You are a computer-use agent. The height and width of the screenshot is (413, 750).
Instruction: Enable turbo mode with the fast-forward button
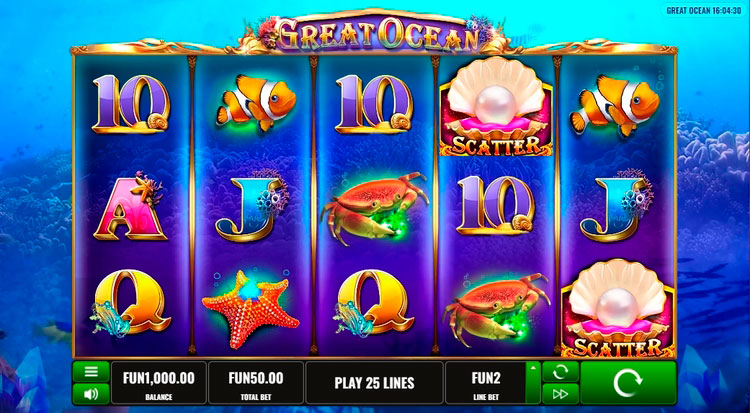pos(559,393)
